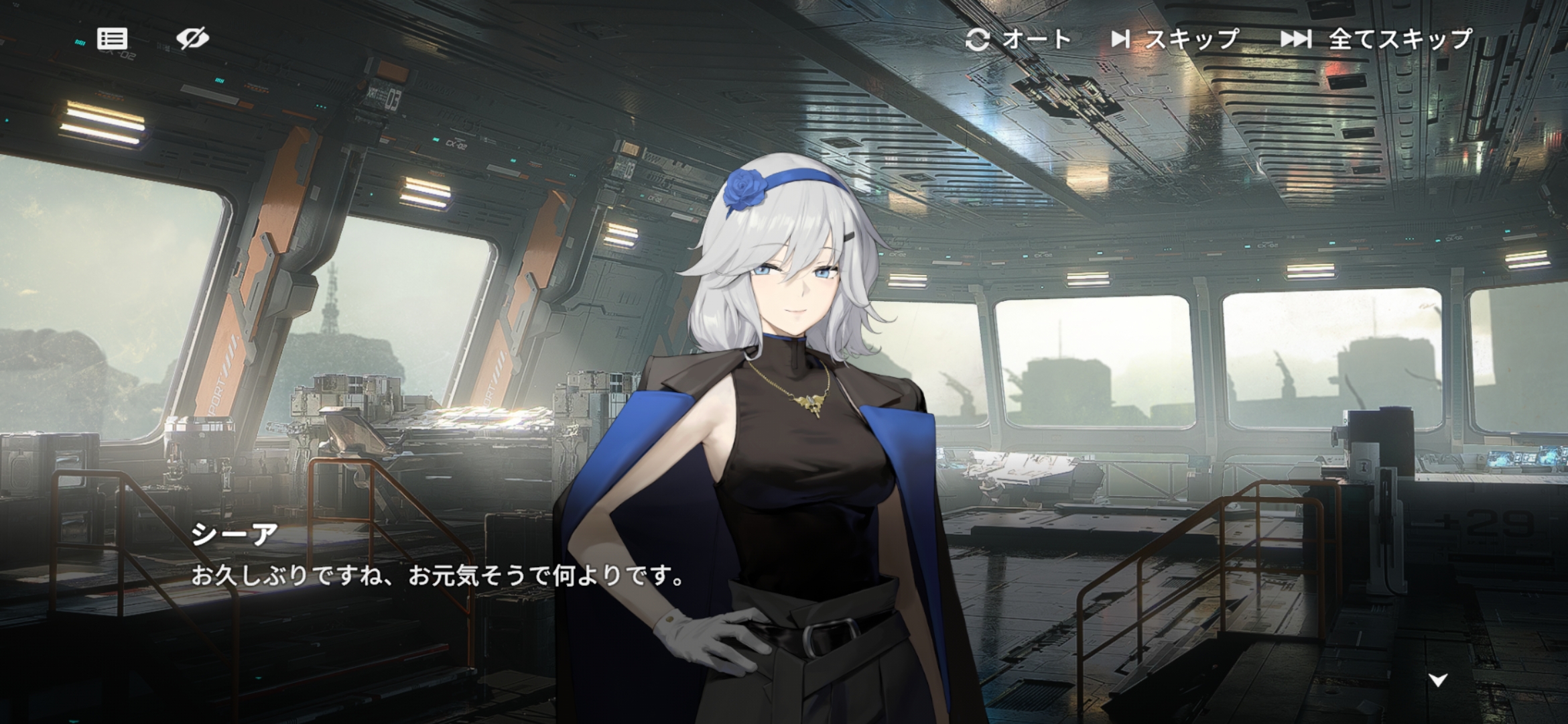Toggle オート auto-play mode
1568x724 pixels.
[x=1018, y=40]
